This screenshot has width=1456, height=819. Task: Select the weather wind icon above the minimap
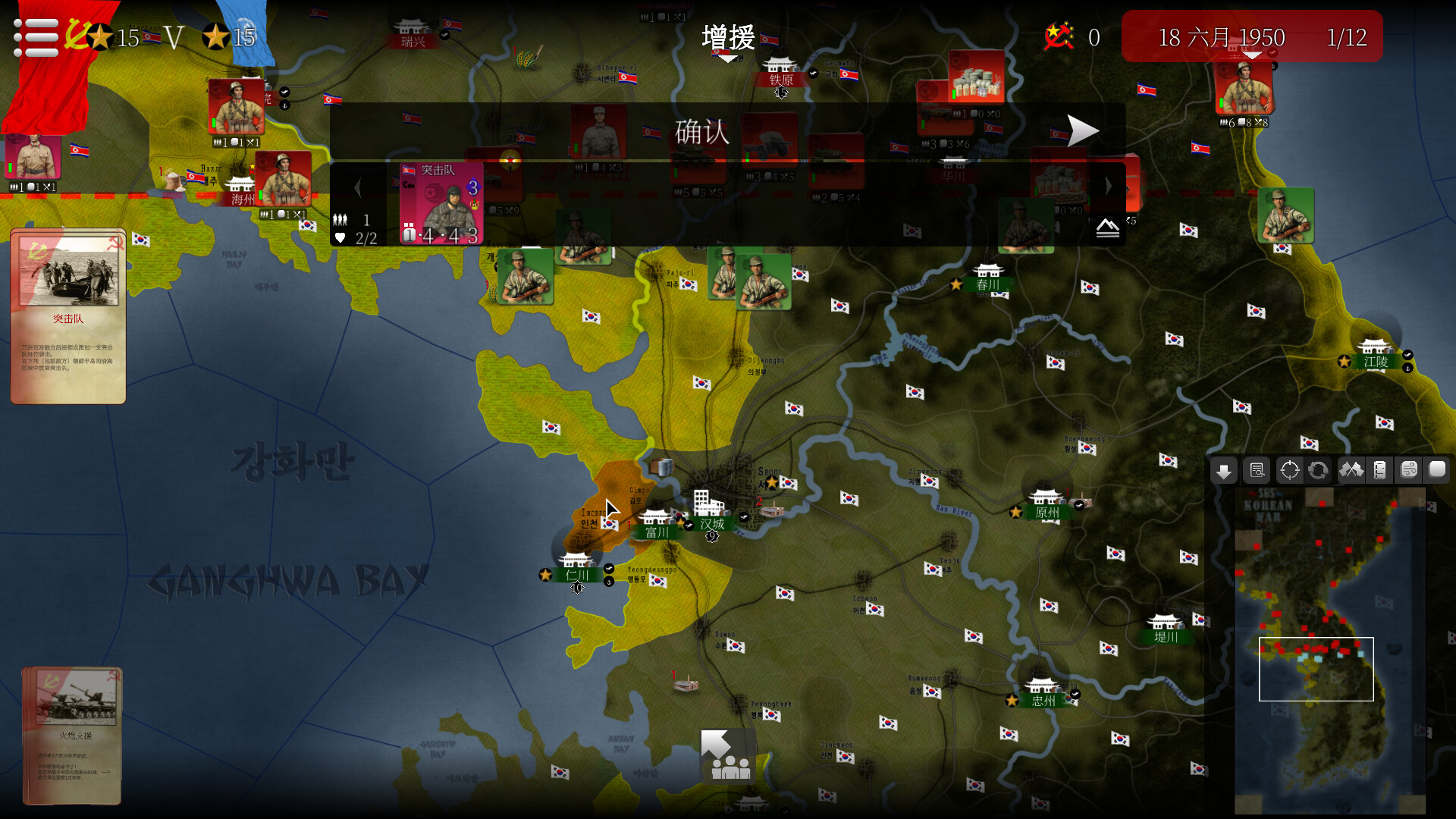(1410, 470)
